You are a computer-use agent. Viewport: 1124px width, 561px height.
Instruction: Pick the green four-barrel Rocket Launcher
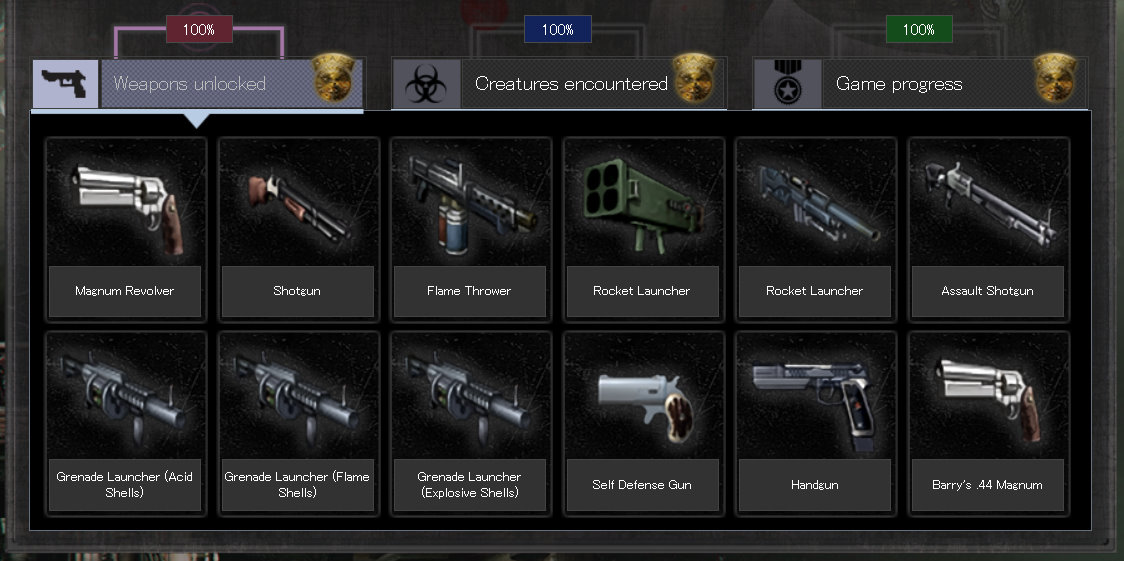click(x=642, y=228)
